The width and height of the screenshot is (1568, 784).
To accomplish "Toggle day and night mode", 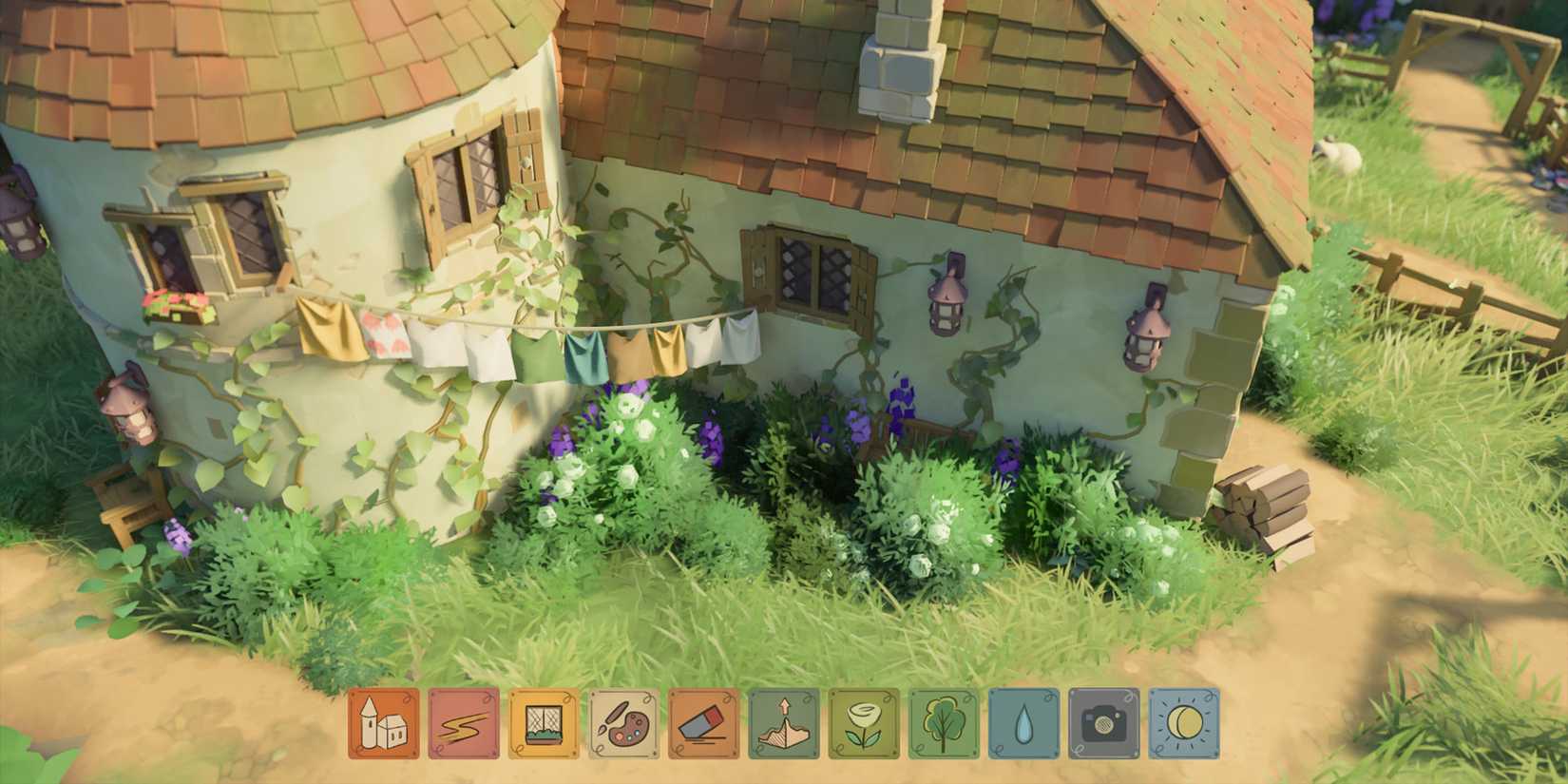I will tap(1183, 722).
